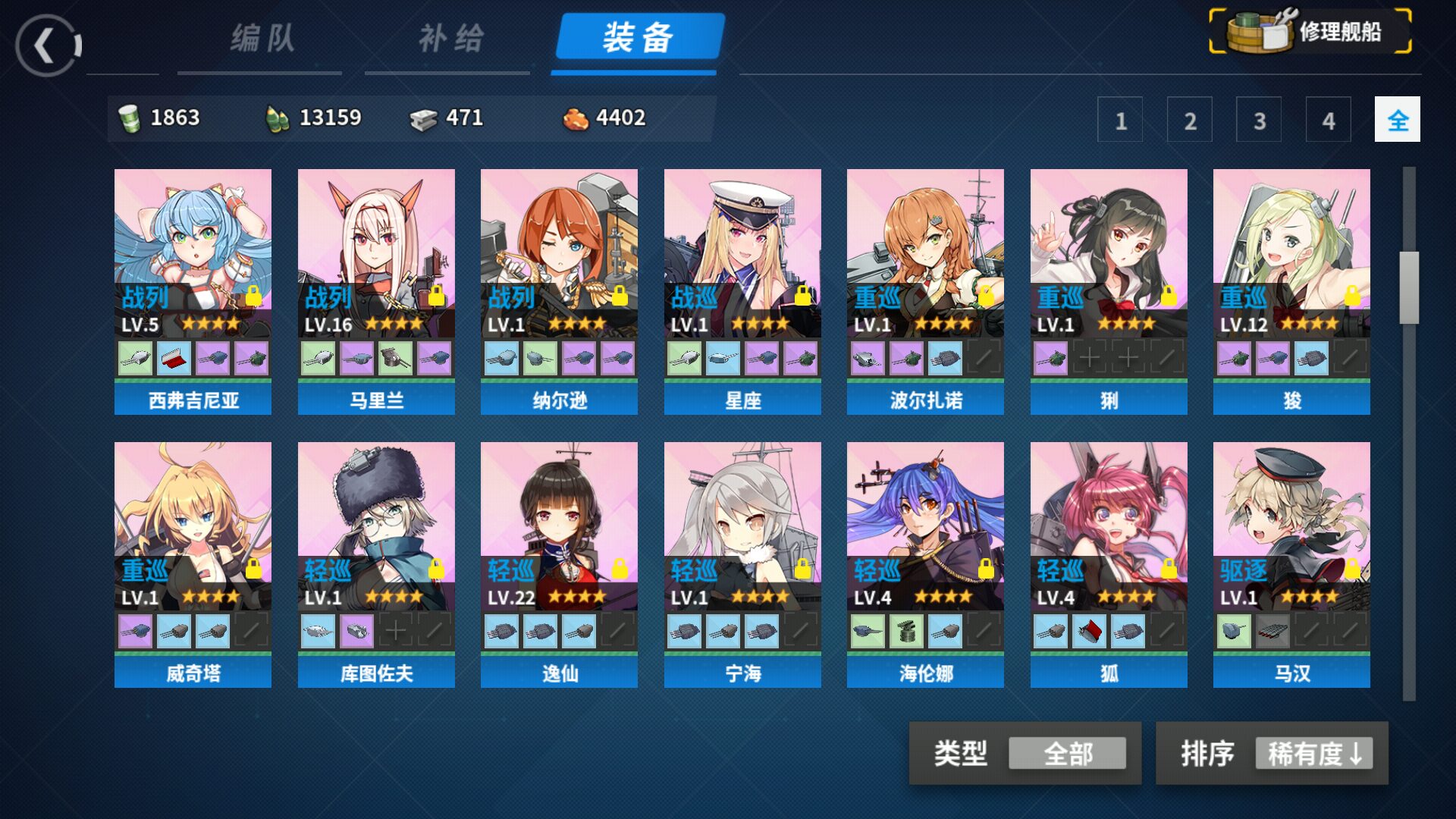
Task: Change ship 类型 filter 全部
Action: pos(1067,753)
